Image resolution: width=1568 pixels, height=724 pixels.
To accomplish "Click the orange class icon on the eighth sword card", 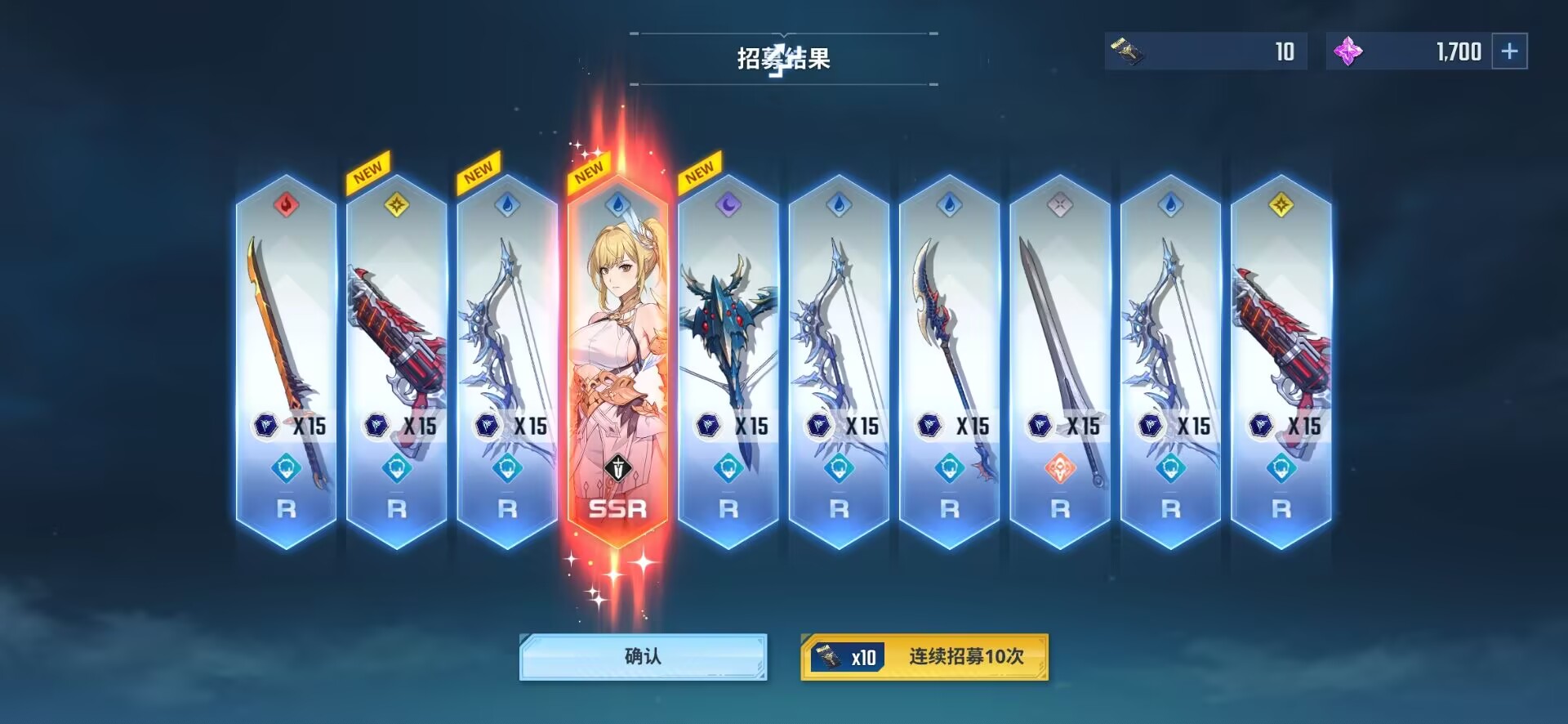I will (1060, 470).
